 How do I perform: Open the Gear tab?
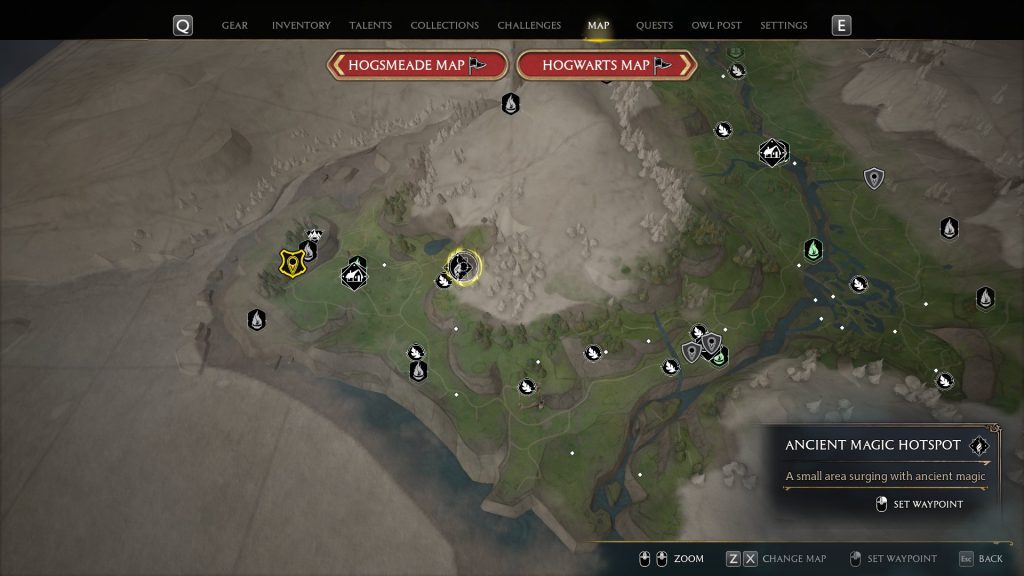pyautogui.click(x=235, y=25)
